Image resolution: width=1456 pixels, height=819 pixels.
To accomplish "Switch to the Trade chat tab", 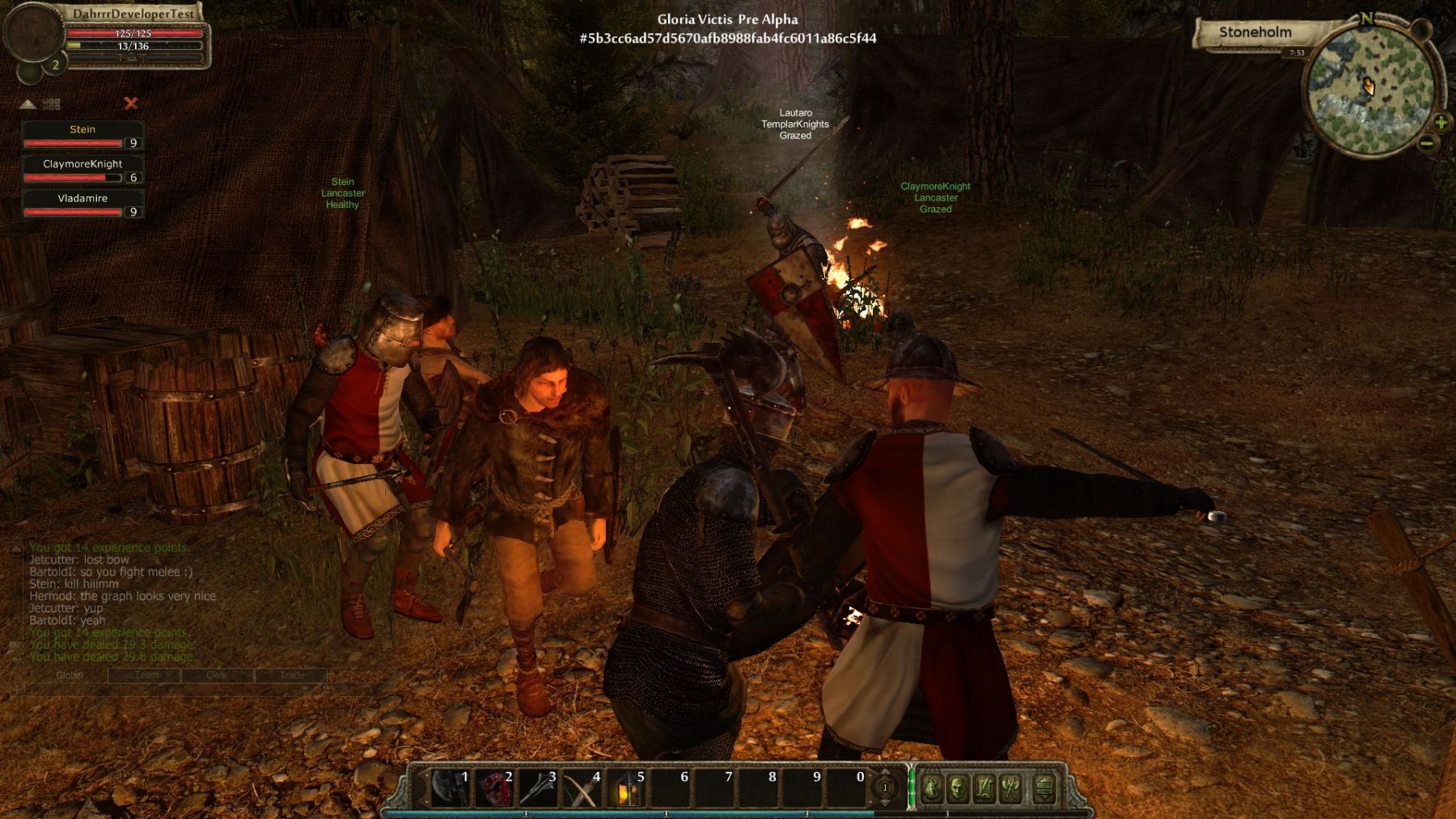I will click(x=292, y=675).
